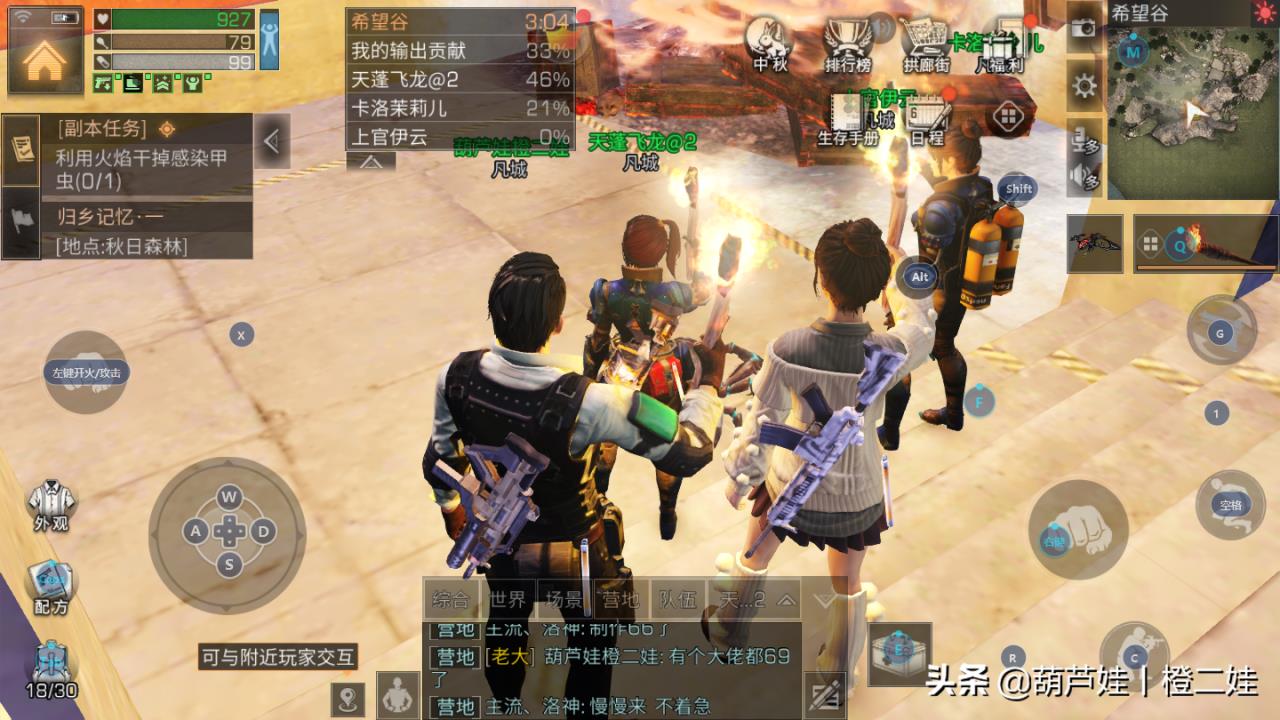
Task: Open the chat message compose button
Action: (825, 694)
